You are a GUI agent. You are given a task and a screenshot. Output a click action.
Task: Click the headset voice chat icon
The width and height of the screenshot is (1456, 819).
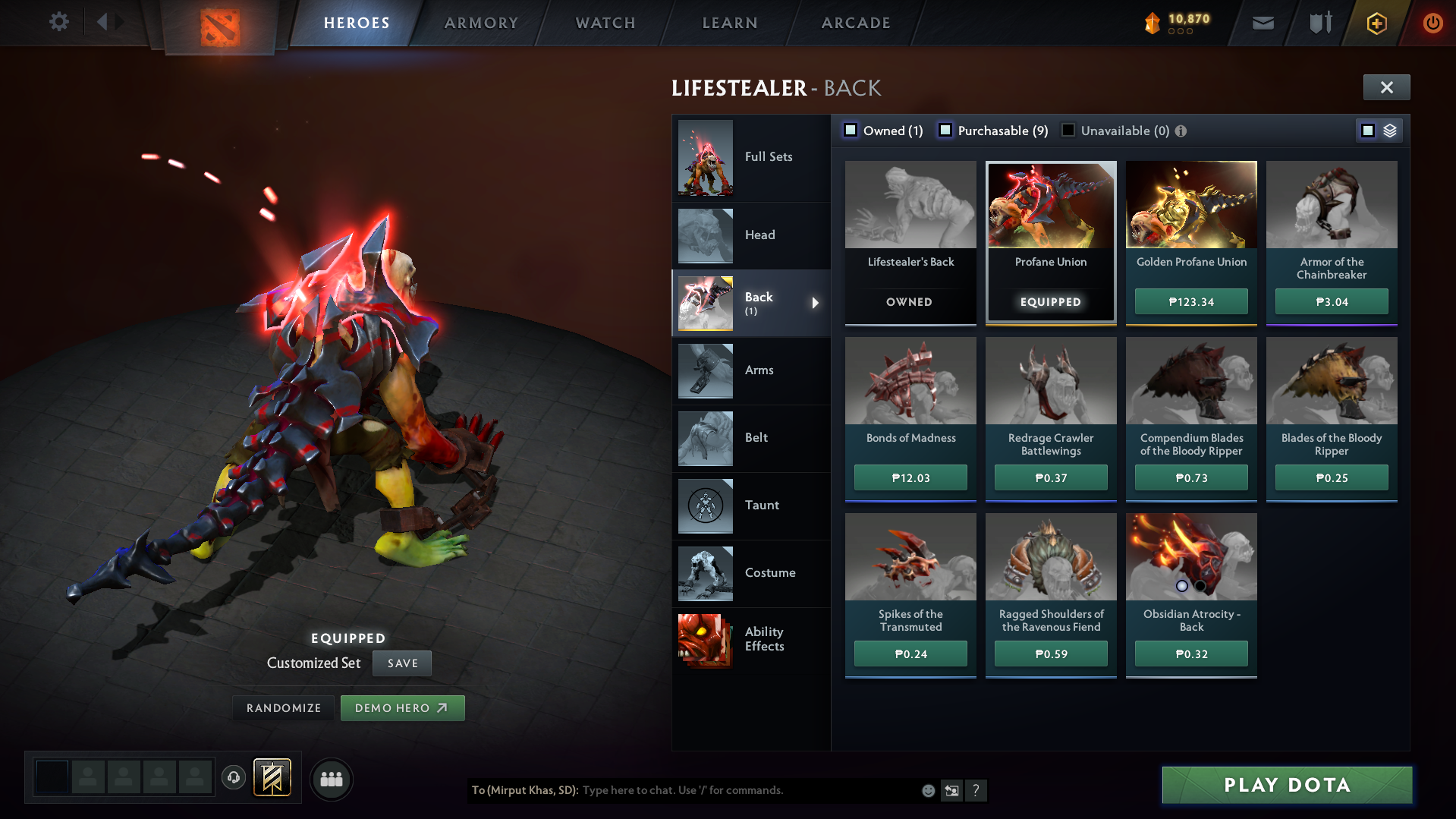234,779
